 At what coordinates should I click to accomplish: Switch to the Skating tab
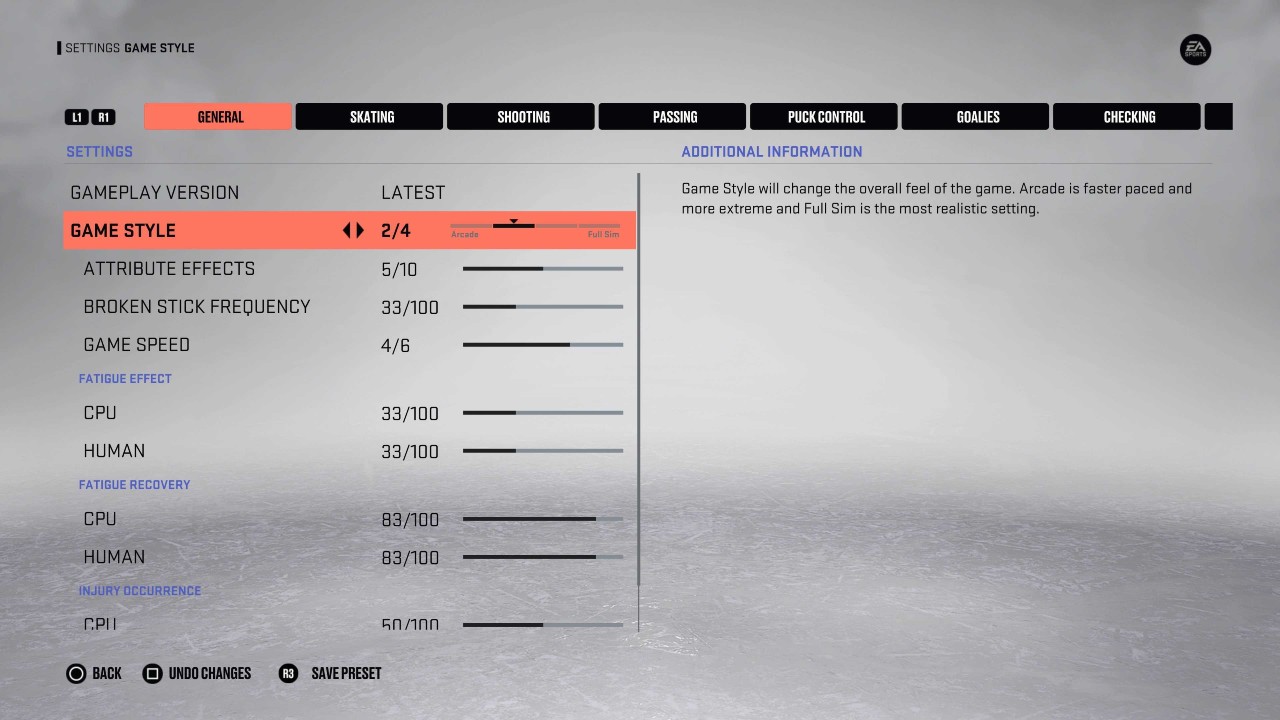tap(369, 116)
